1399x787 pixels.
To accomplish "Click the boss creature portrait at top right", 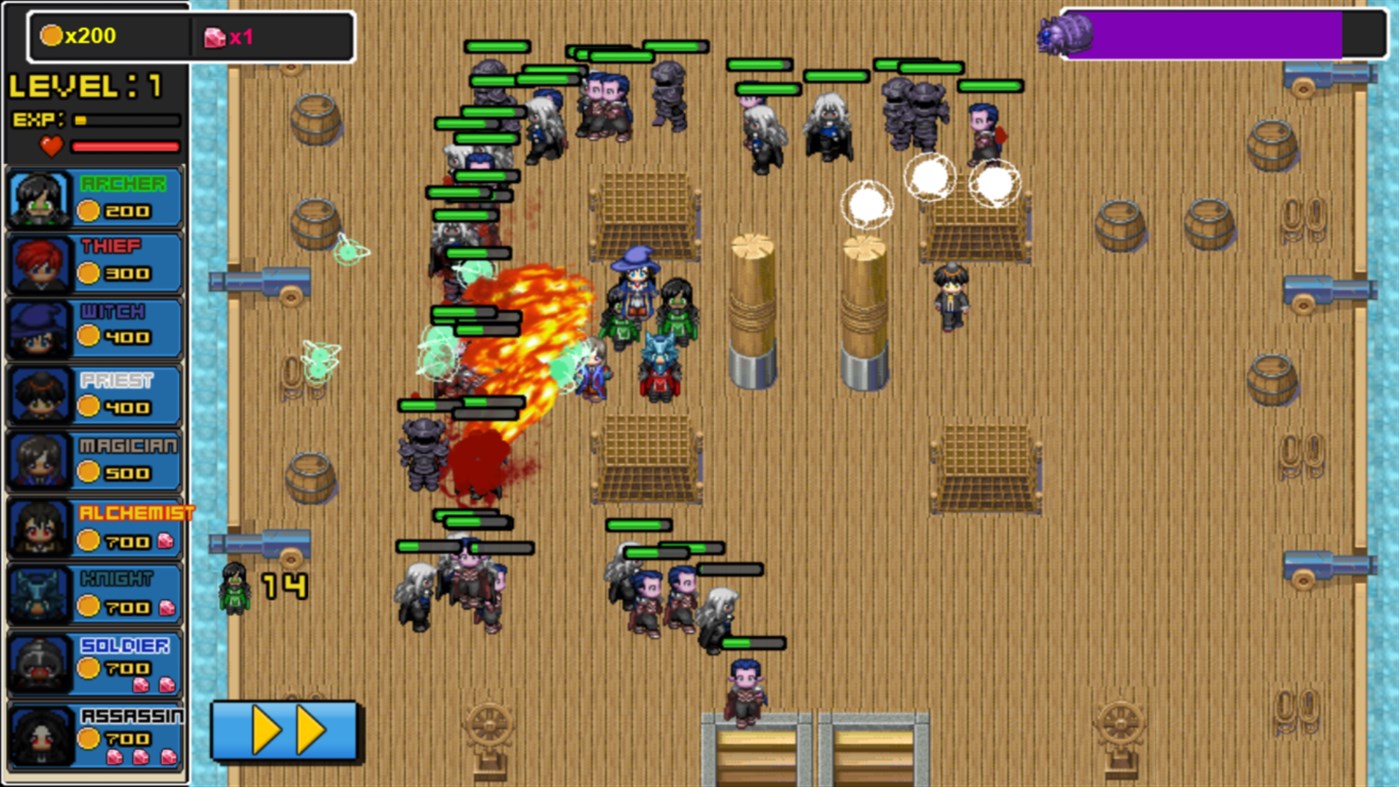I will [x=1063, y=32].
